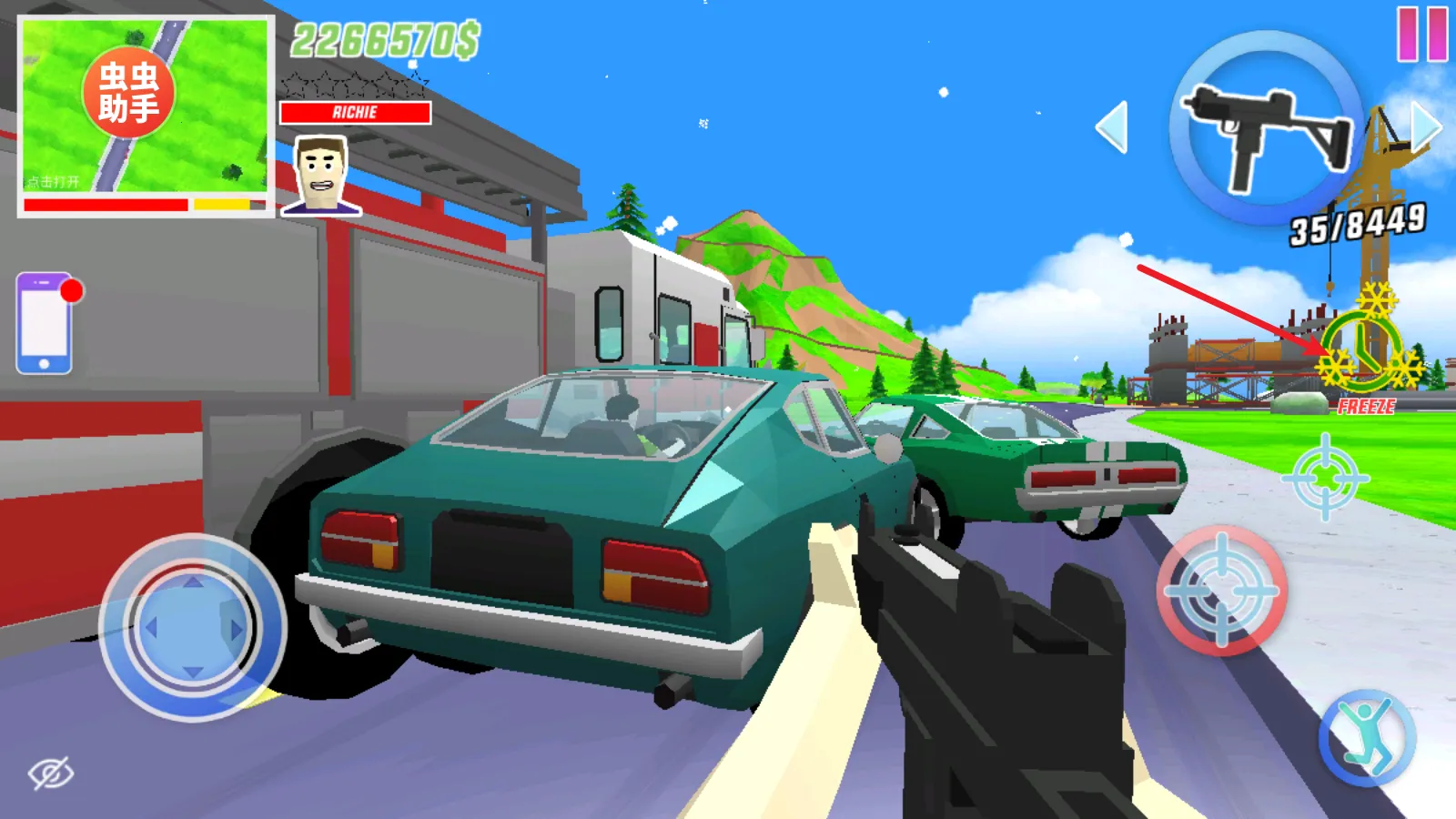Select the Richie character portrait

point(320,175)
